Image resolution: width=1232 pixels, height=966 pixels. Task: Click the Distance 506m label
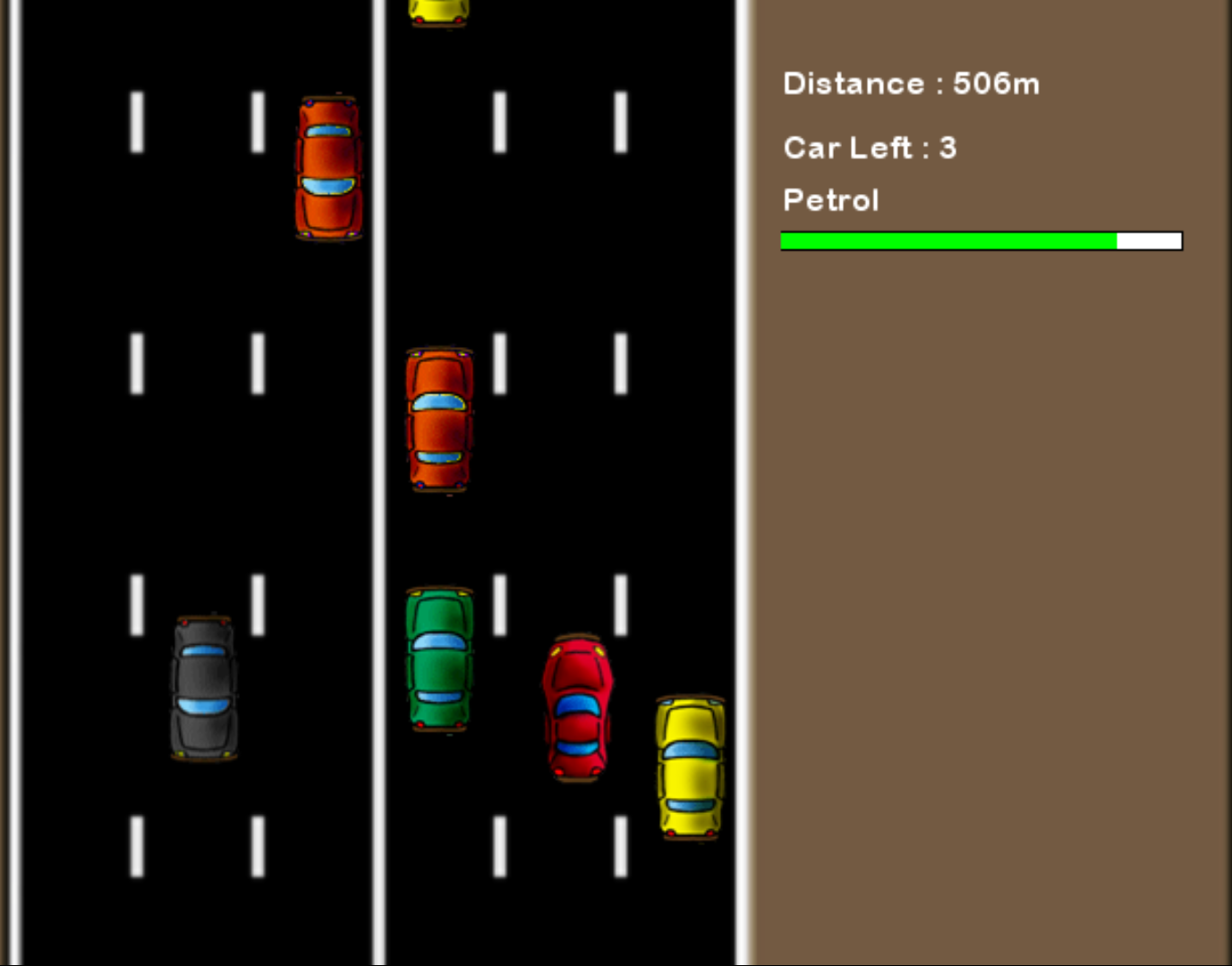[x=911, y=83]
